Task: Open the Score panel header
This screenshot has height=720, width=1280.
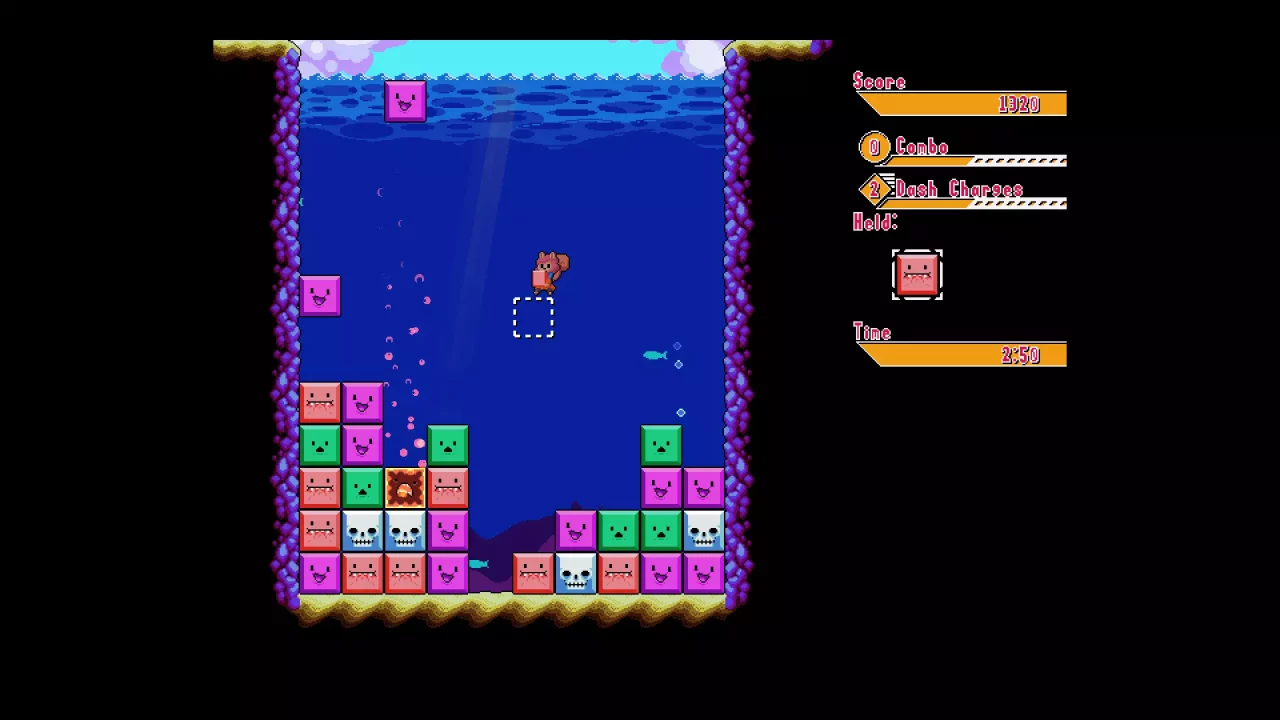Action: 878,81
